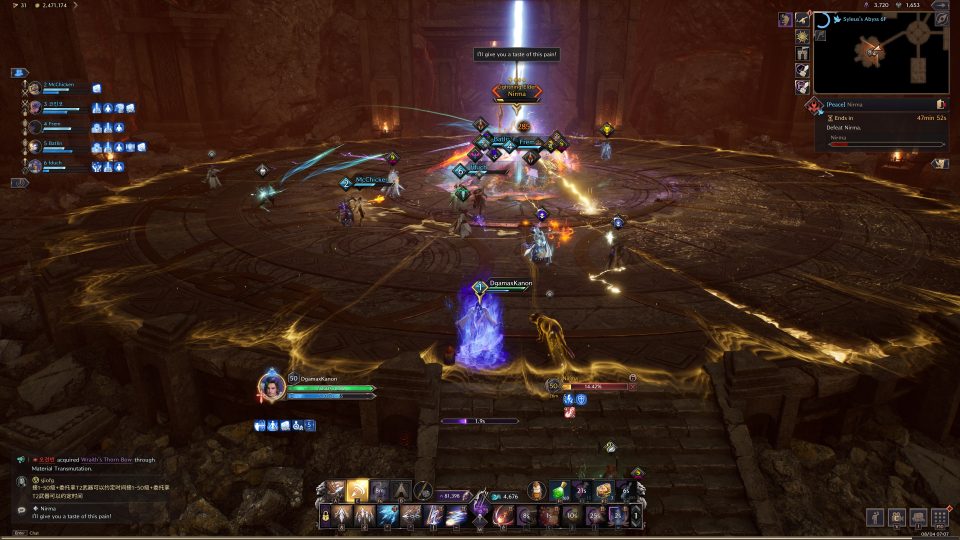Select DgamasKanon player portrait
Image resolution: width=960 pixels, height=540 pixels.
click(x=270, y=386)
